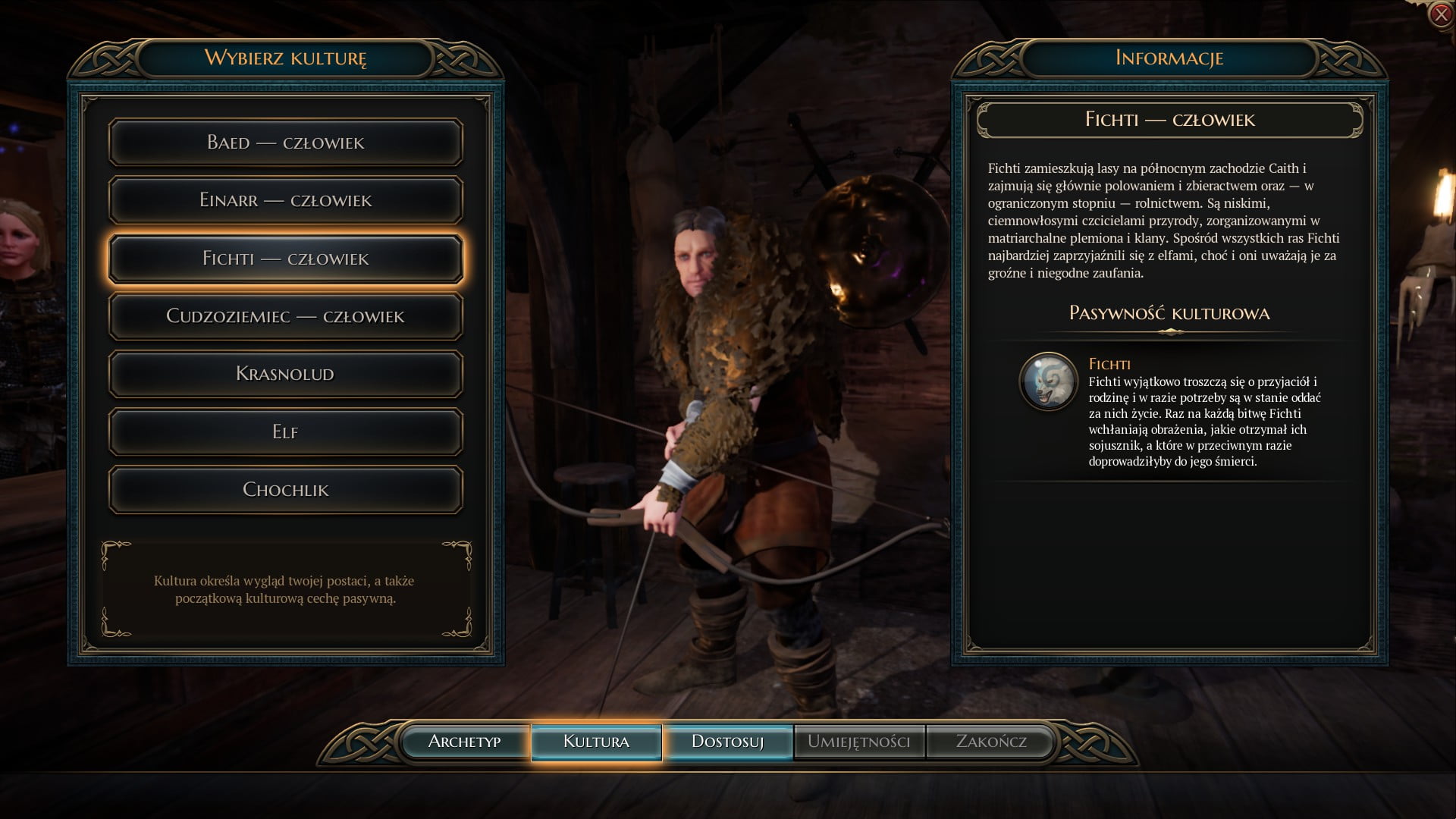The image size is (1456, 819).
Task: Pick the Fichti — człowiek culture option
Action: tap(285, 259)
